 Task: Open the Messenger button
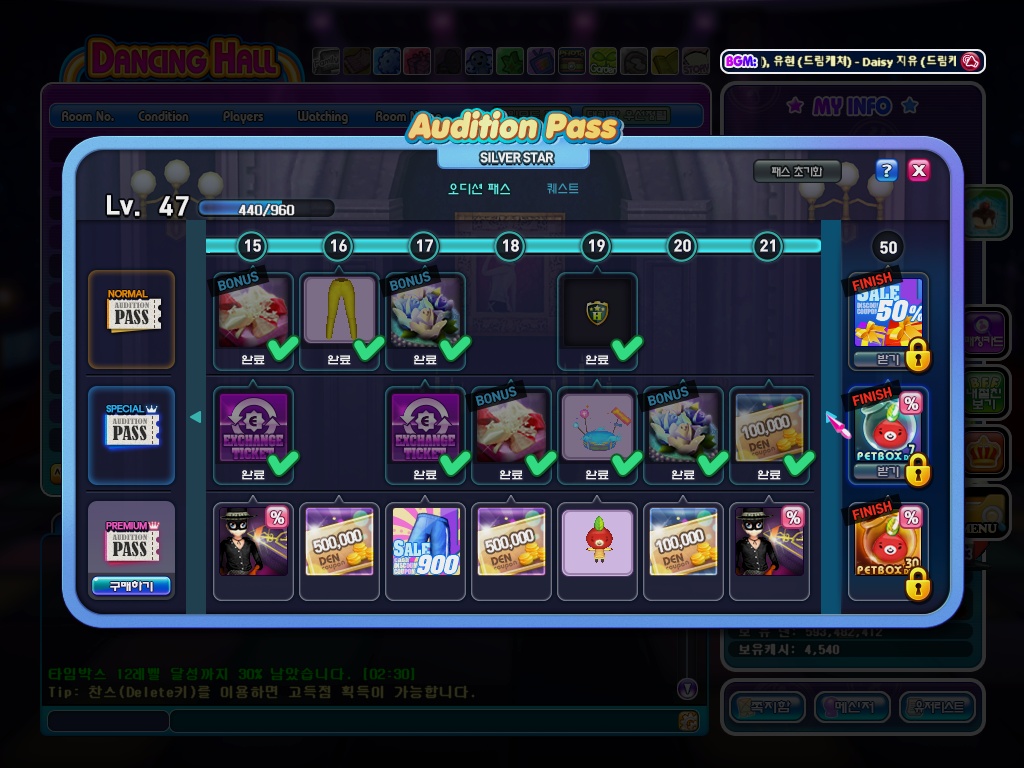(852, 707)
